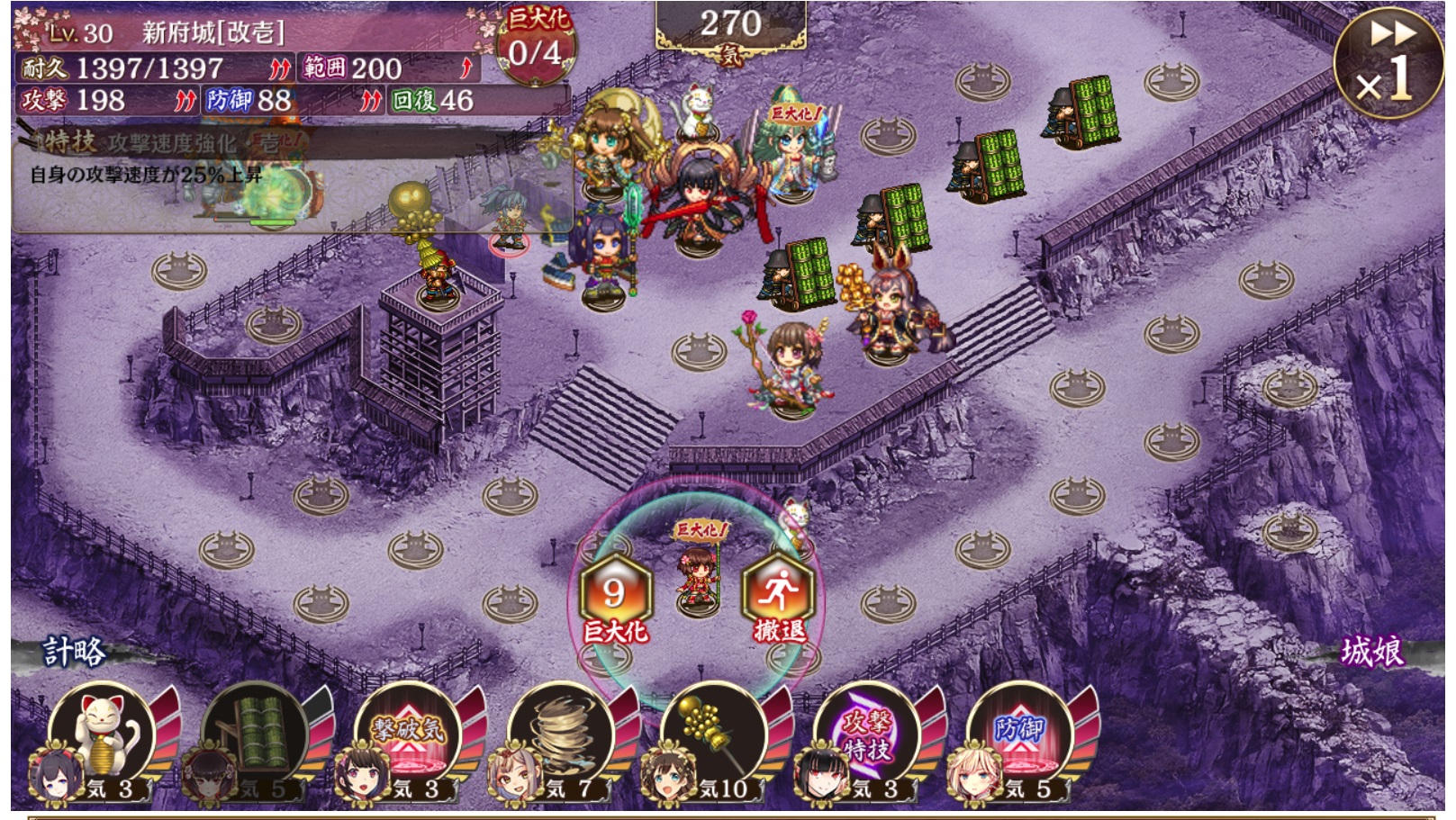1456x820 pixels.
Task: Use the 撃破気 stratagem
Action: pos(408,734)
